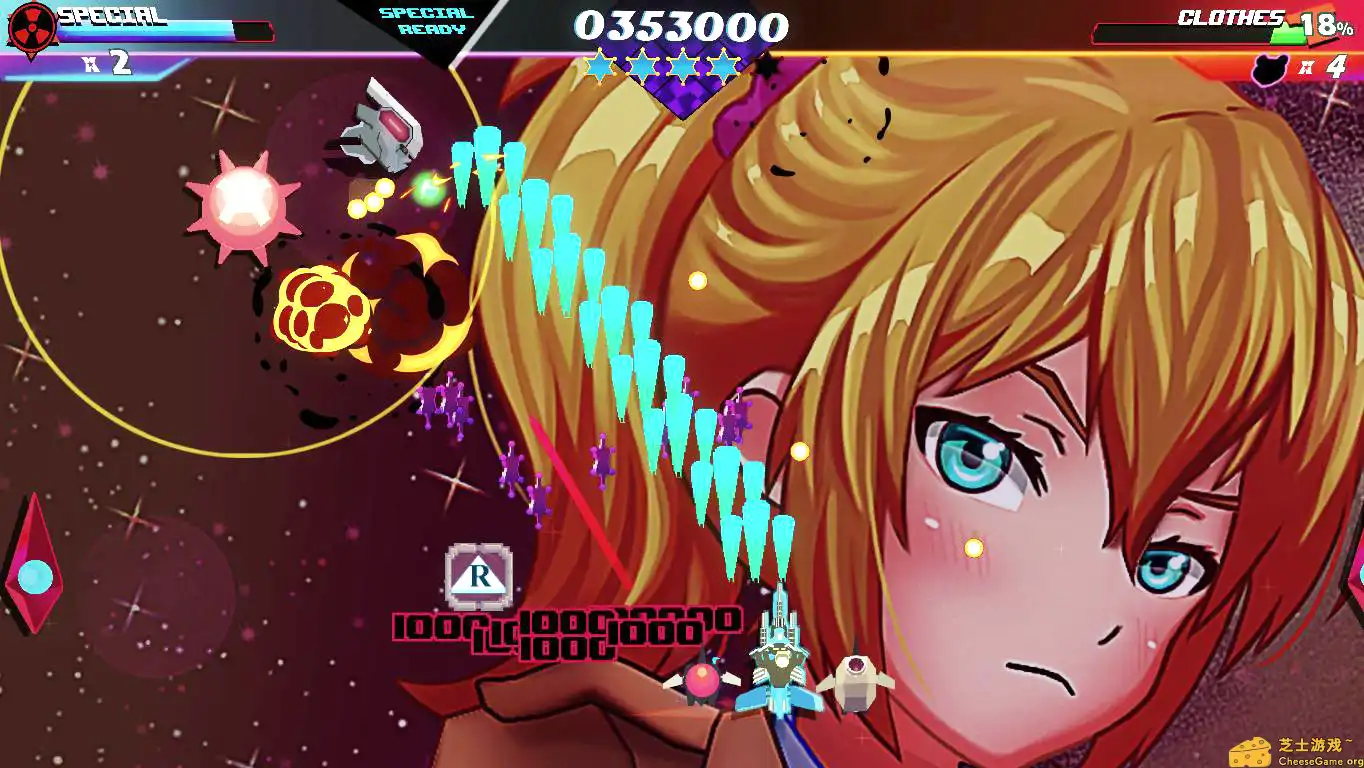Image resolution: width=1364 pixels, height=768 pixels.
Task: Click the CLOTHES label top-right
Action: pyautogui.click(x=1229, y=18)
